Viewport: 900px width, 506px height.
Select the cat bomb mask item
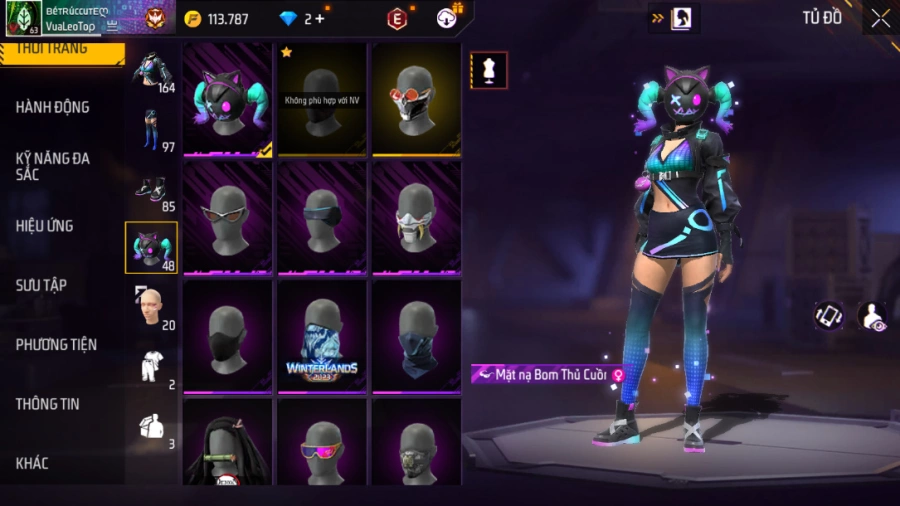pyautogui.click(x=228, y=98)
